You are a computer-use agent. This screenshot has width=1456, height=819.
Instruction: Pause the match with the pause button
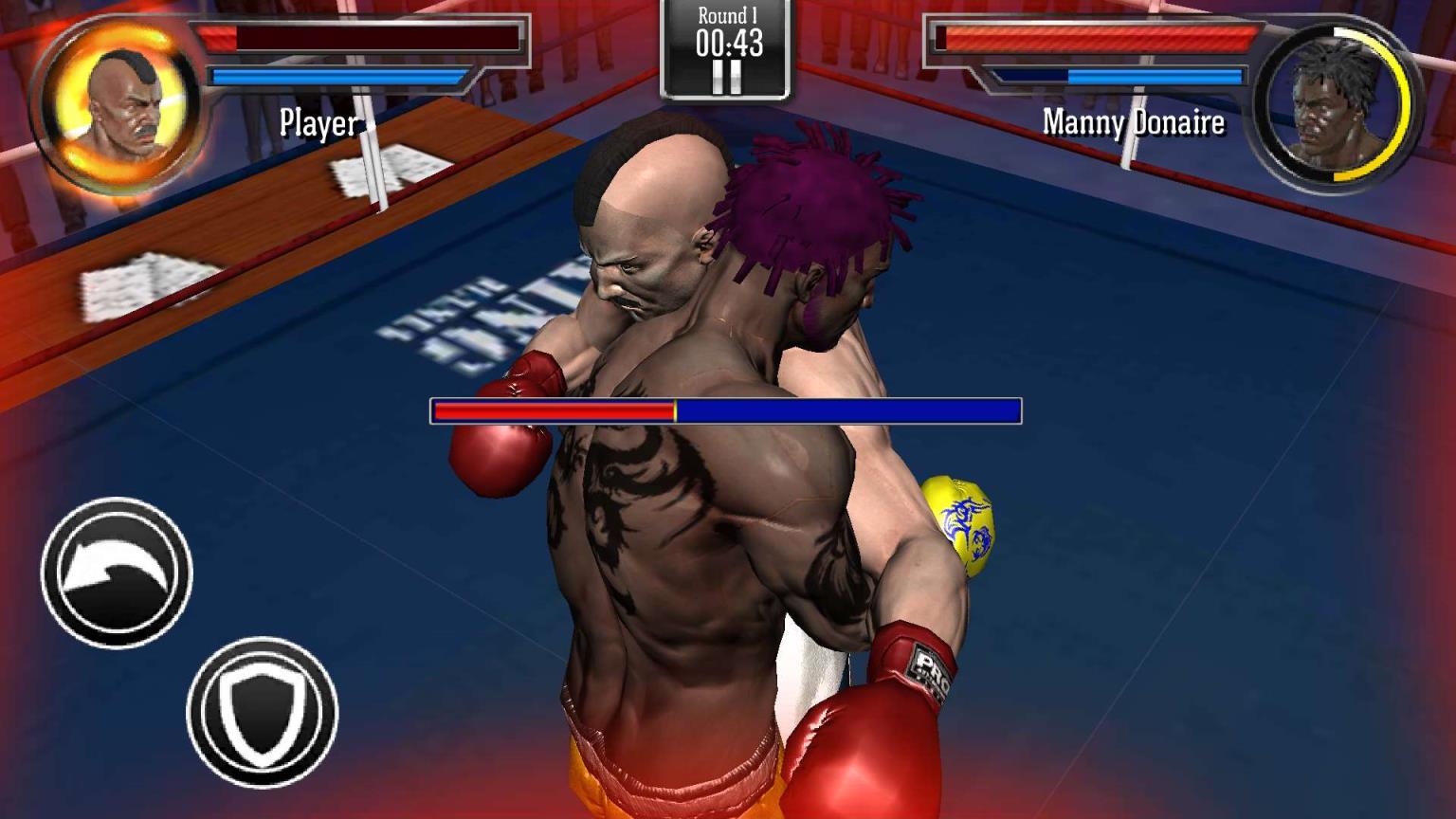[x=727, y=78]
